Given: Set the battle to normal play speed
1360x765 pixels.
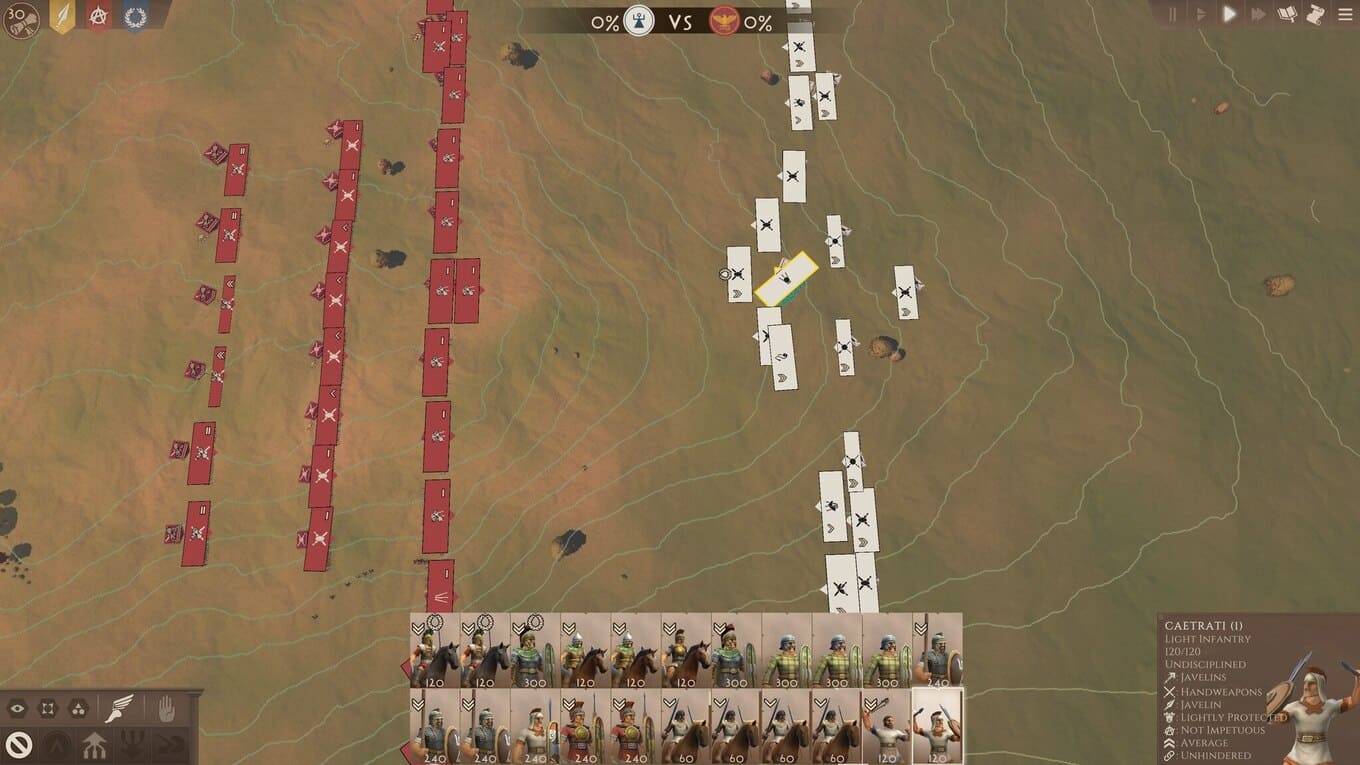Looking at the screenshot, I should click(1230, 14).
